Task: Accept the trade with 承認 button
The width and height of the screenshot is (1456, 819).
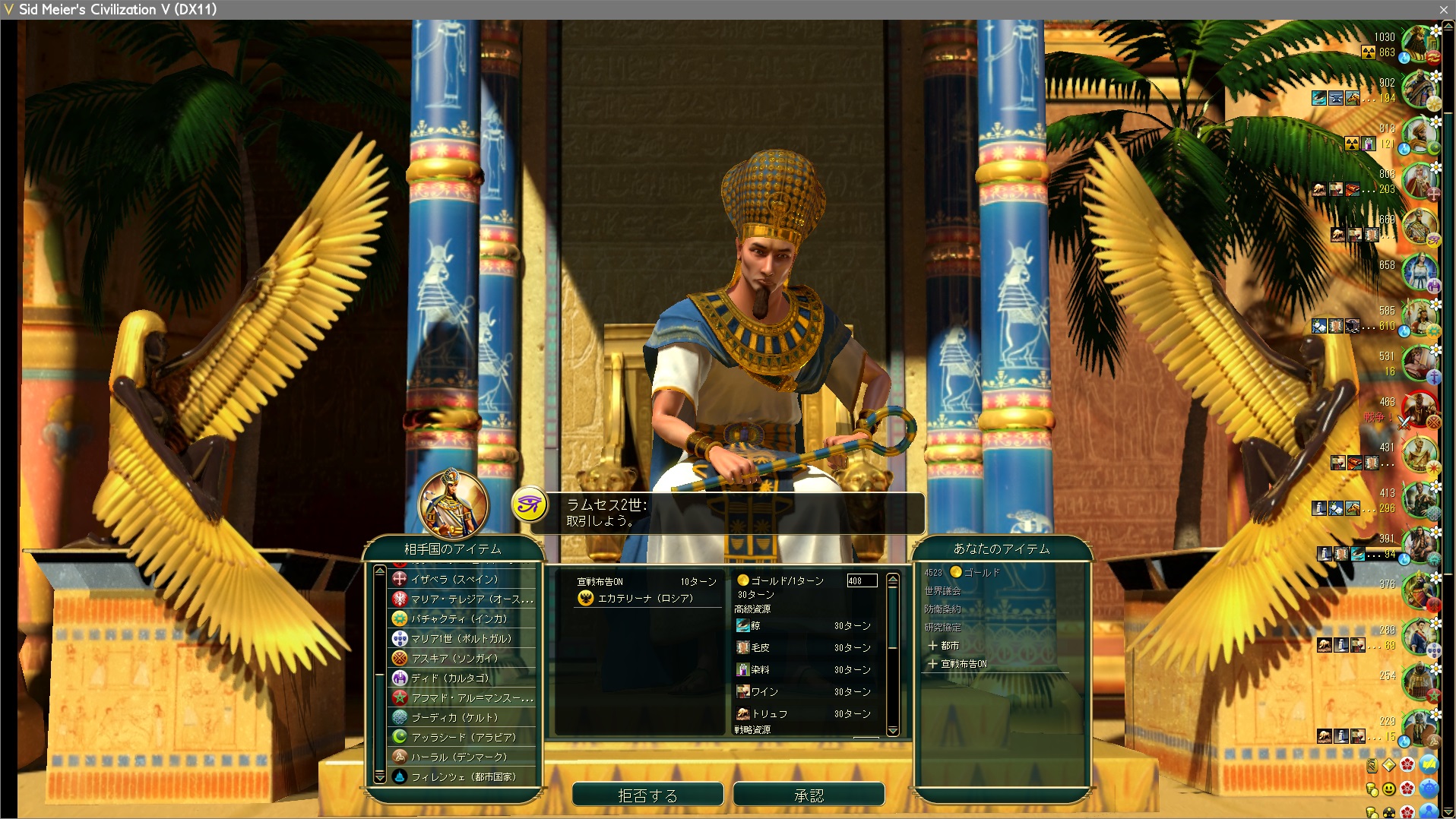Action: click(809, 795)
